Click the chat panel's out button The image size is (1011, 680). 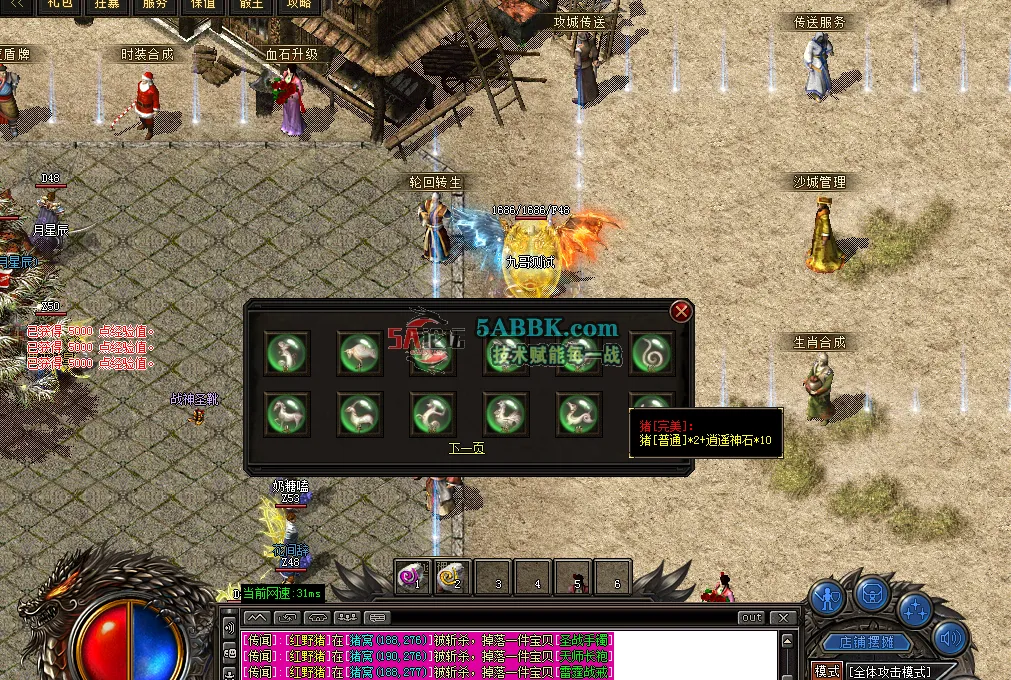click(751, 618)
